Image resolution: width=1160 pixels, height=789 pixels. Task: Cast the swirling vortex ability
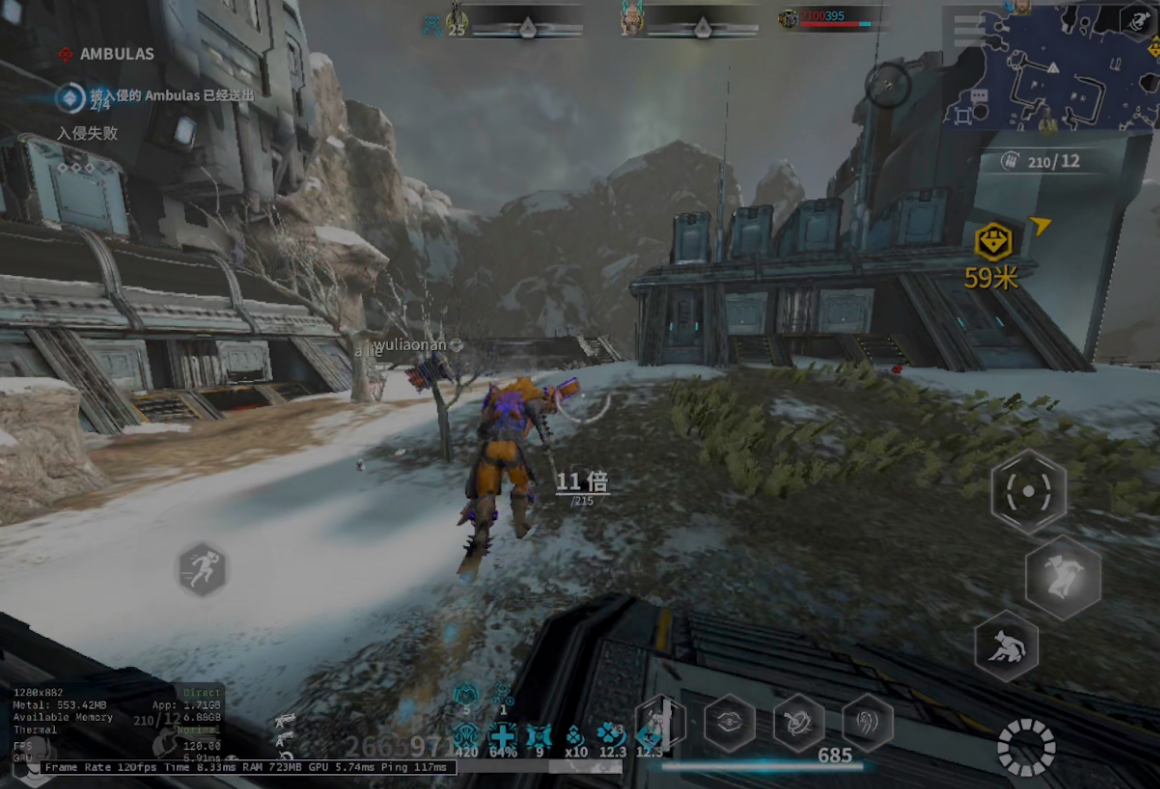click(798, 722)
